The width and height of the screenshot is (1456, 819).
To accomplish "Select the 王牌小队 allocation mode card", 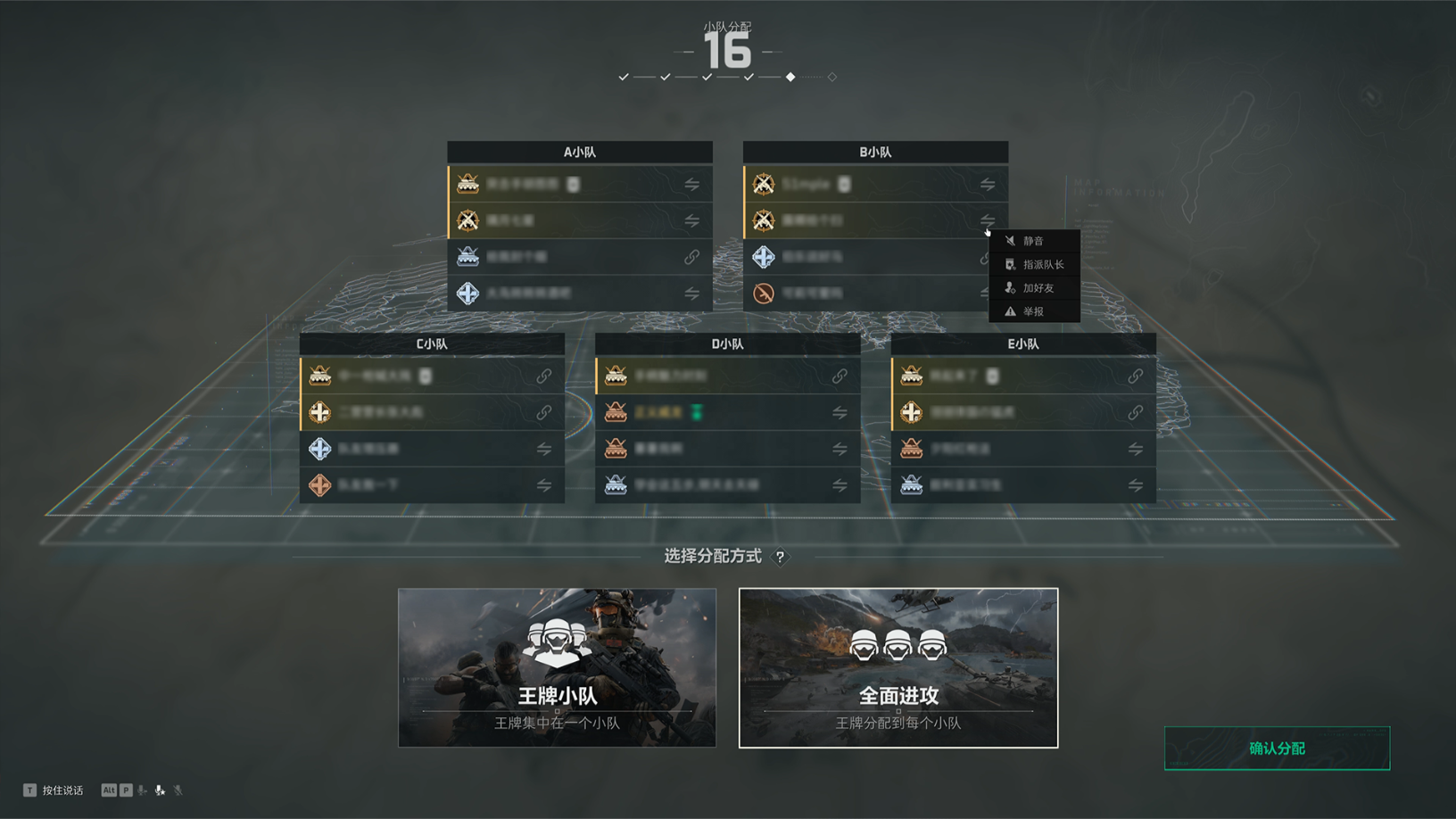I will pyautogui.click(x=557, y=667).
